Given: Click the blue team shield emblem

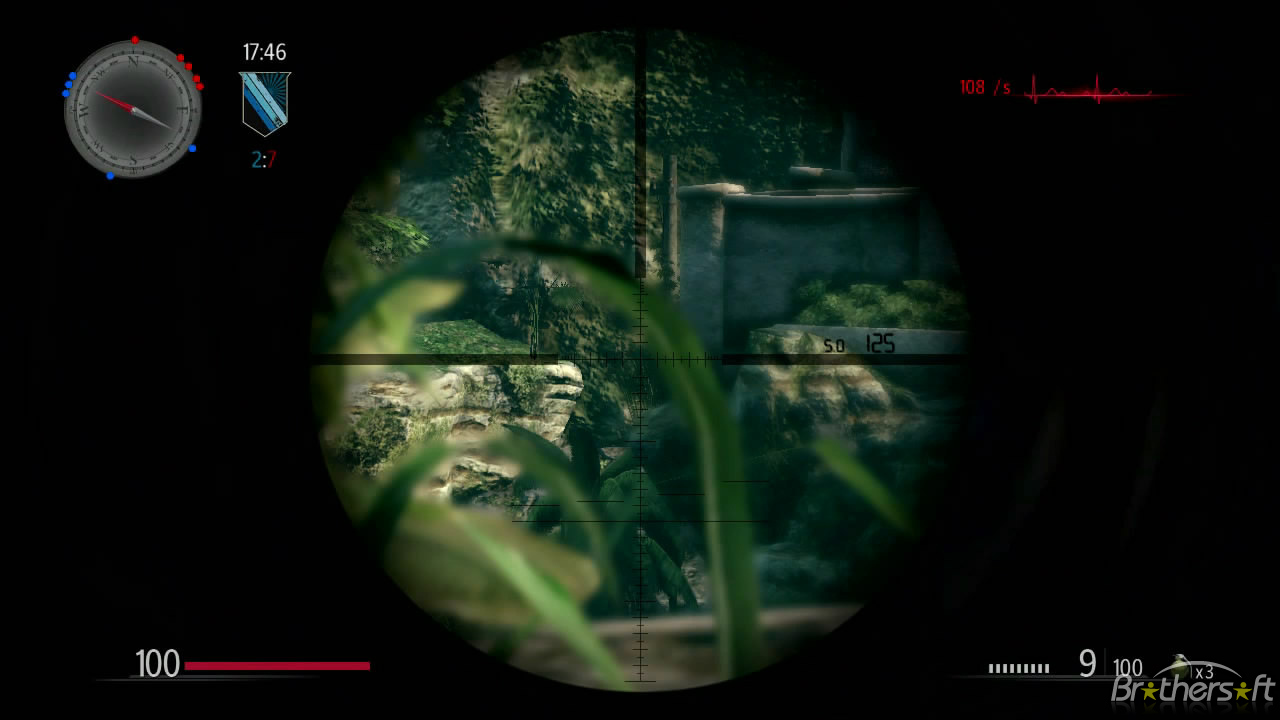Looking at the screenshot, I should 263,101.
